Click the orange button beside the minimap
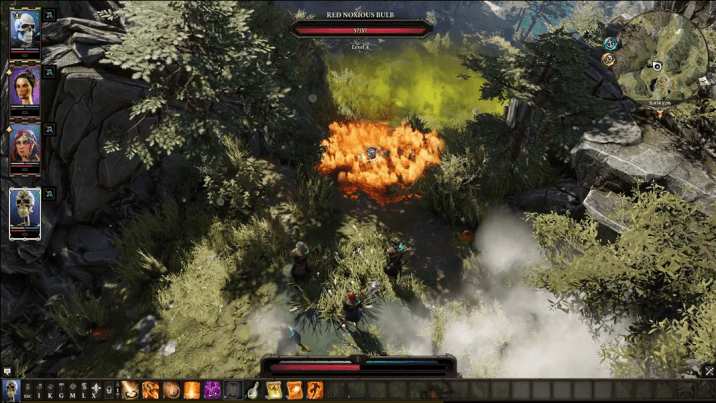 click(608, 60)
